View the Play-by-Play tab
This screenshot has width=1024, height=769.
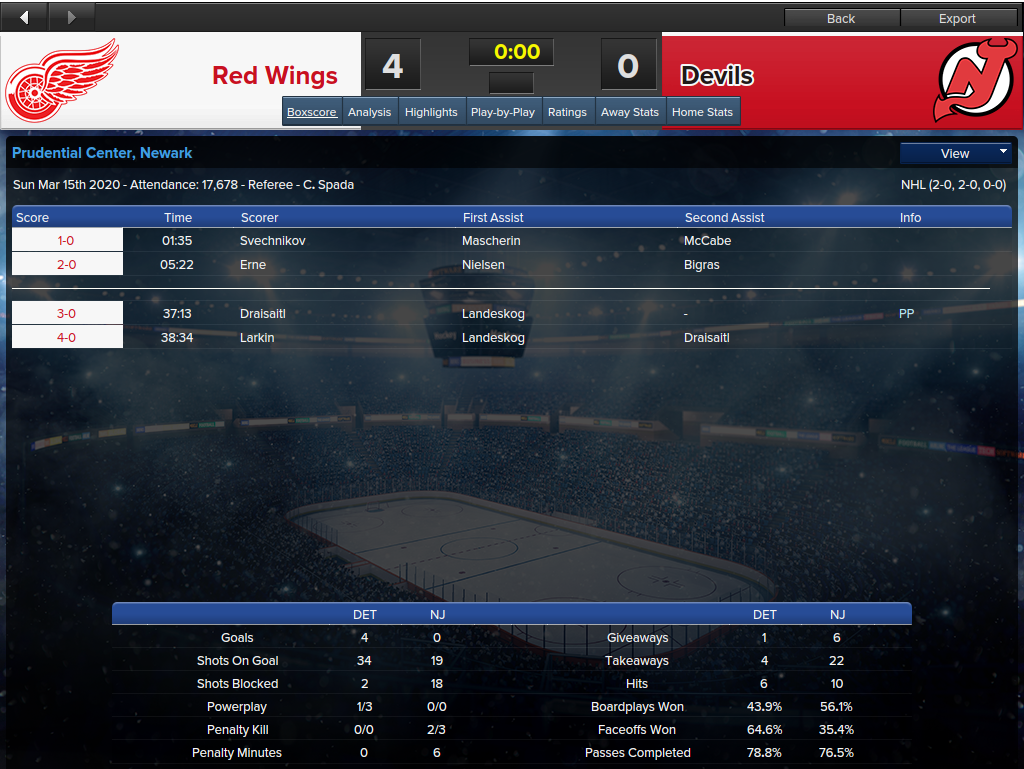(502, 112)
